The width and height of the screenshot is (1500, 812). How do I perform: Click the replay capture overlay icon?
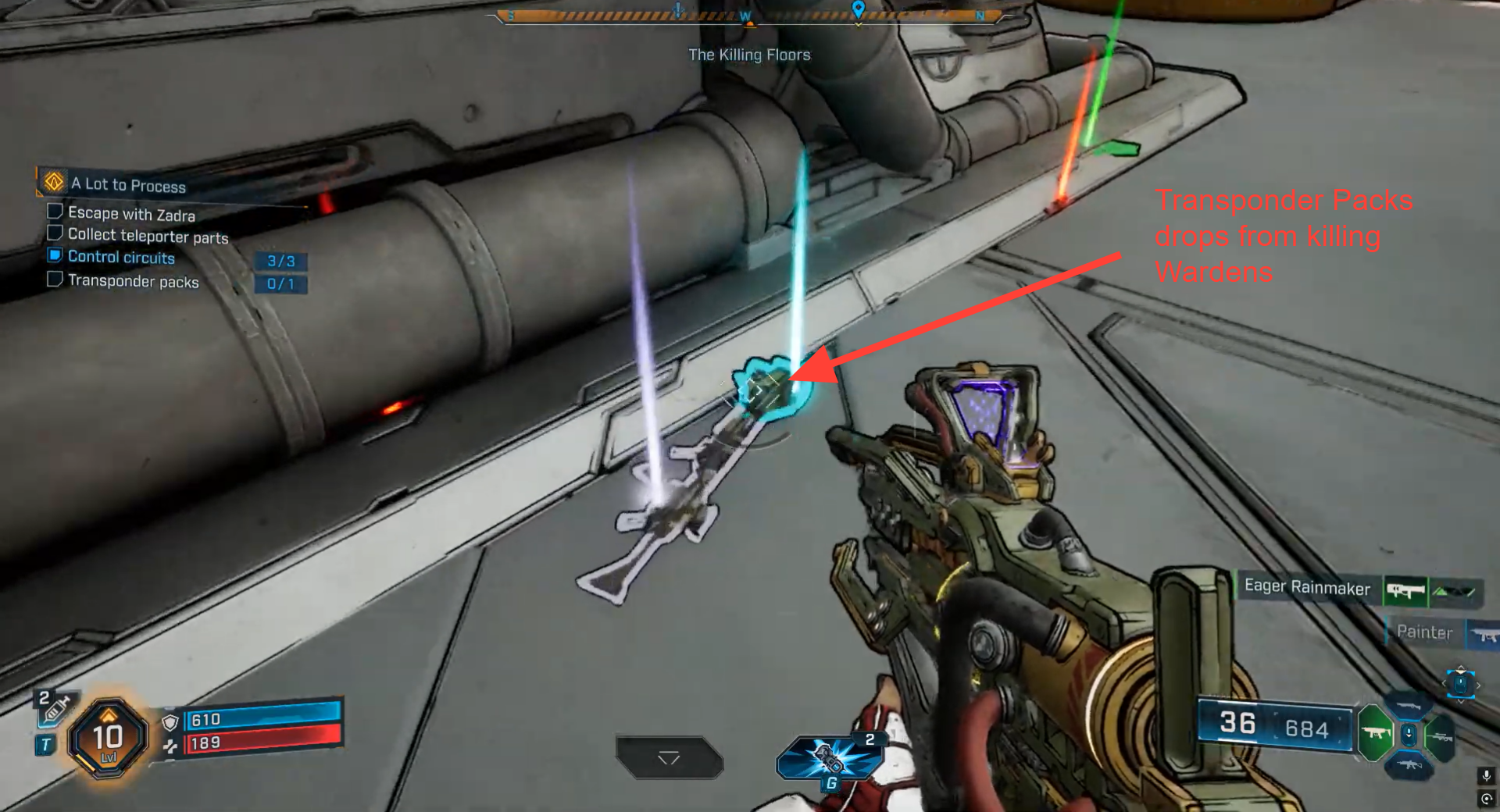click(x=1486, y=799)
